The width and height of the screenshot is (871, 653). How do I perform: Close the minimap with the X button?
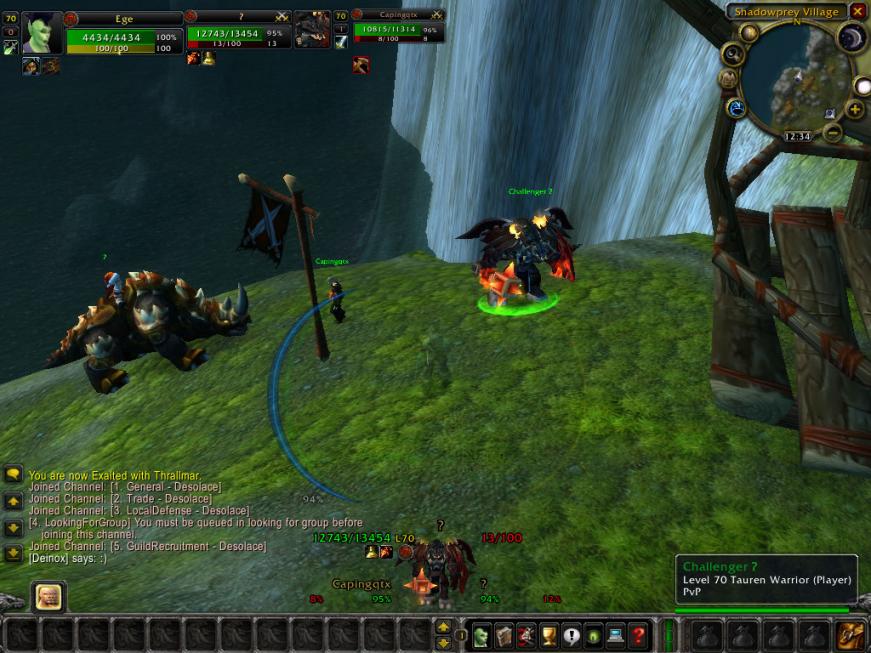coord(858,11)
